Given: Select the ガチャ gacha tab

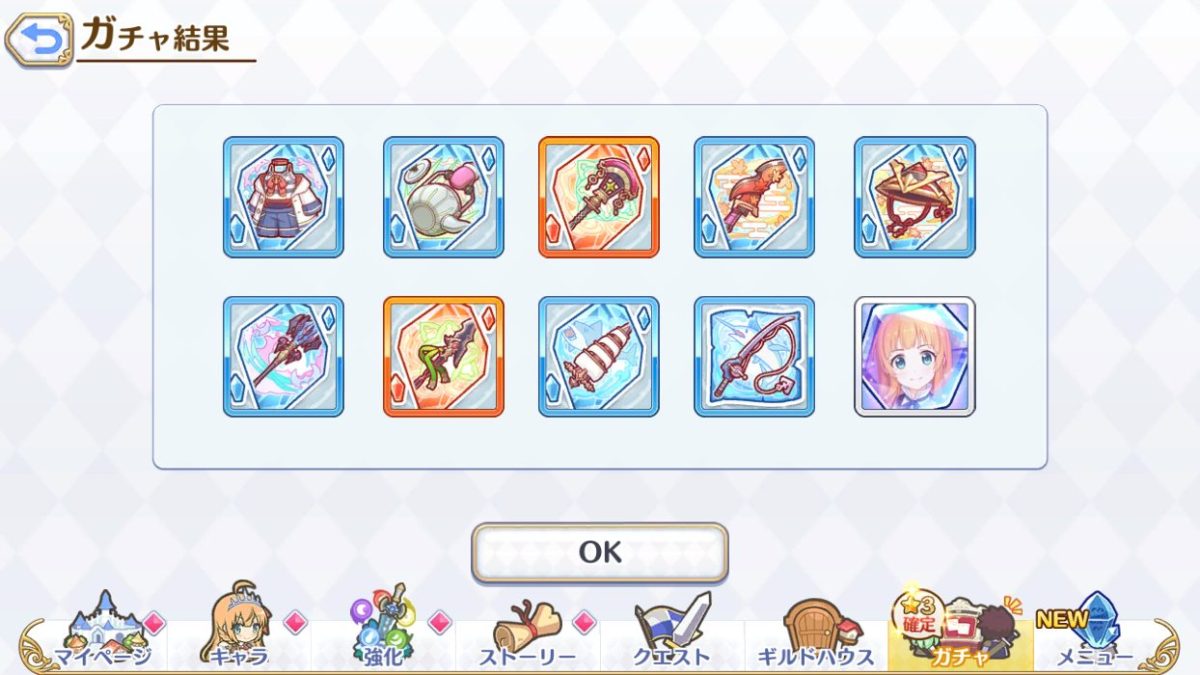Looking at the screenshot, I should pos(960,632).
